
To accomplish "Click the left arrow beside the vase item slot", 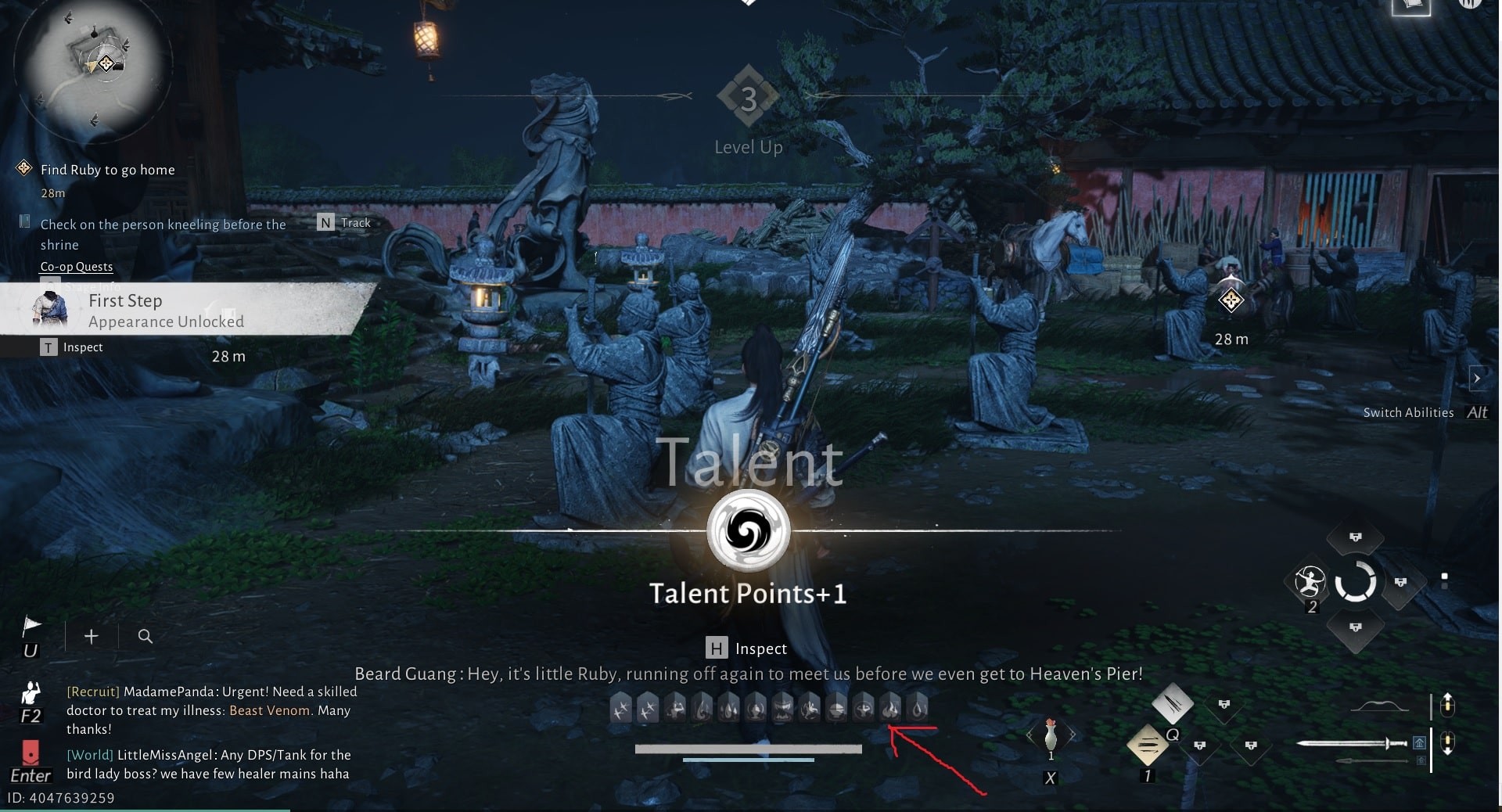I will tap(1029, 734).
